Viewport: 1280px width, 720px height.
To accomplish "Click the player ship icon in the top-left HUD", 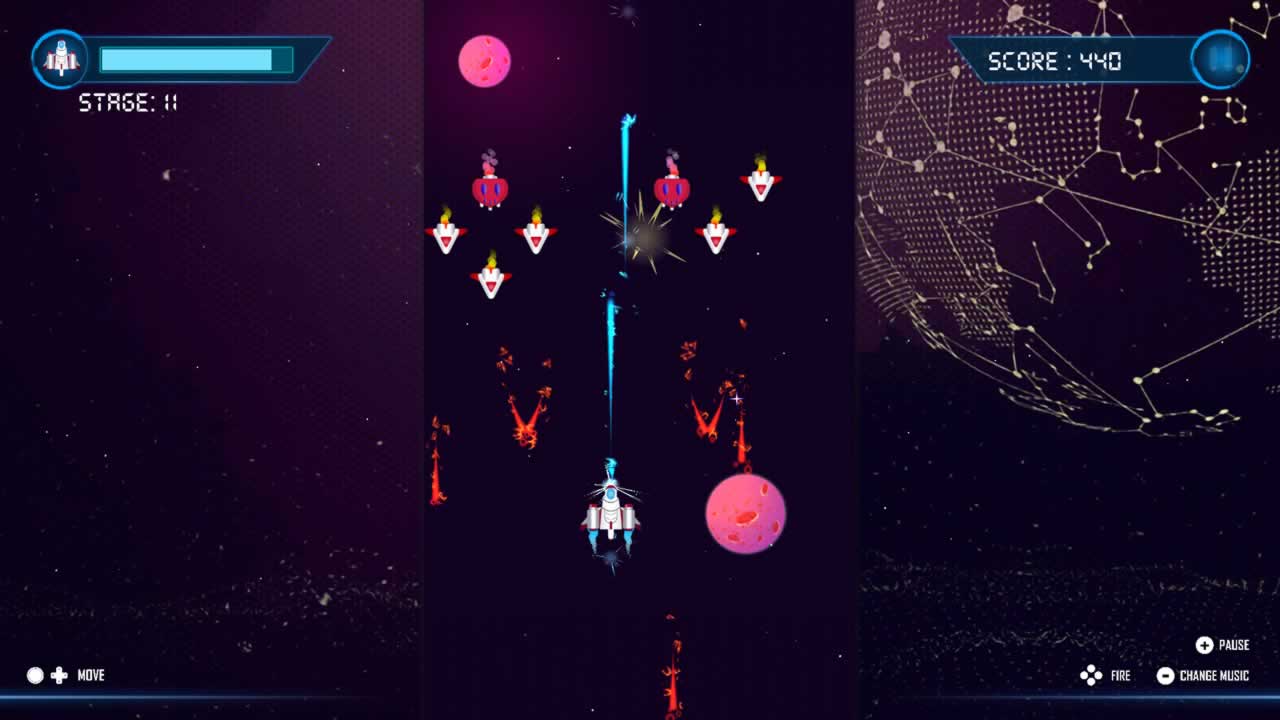I will 60,59.
